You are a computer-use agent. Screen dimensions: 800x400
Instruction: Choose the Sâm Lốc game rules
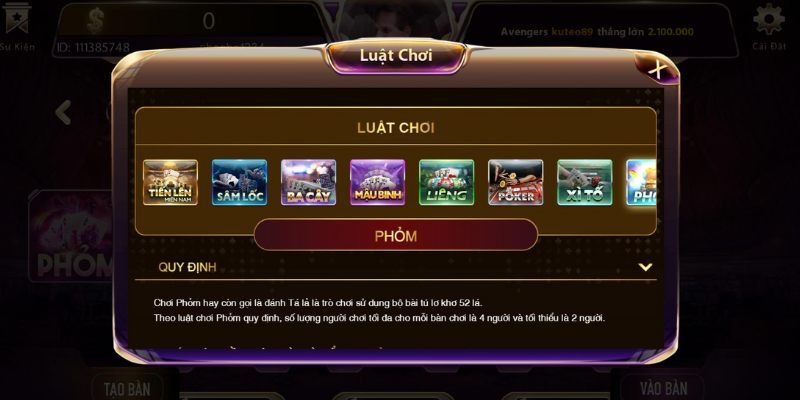pos(239,182)
